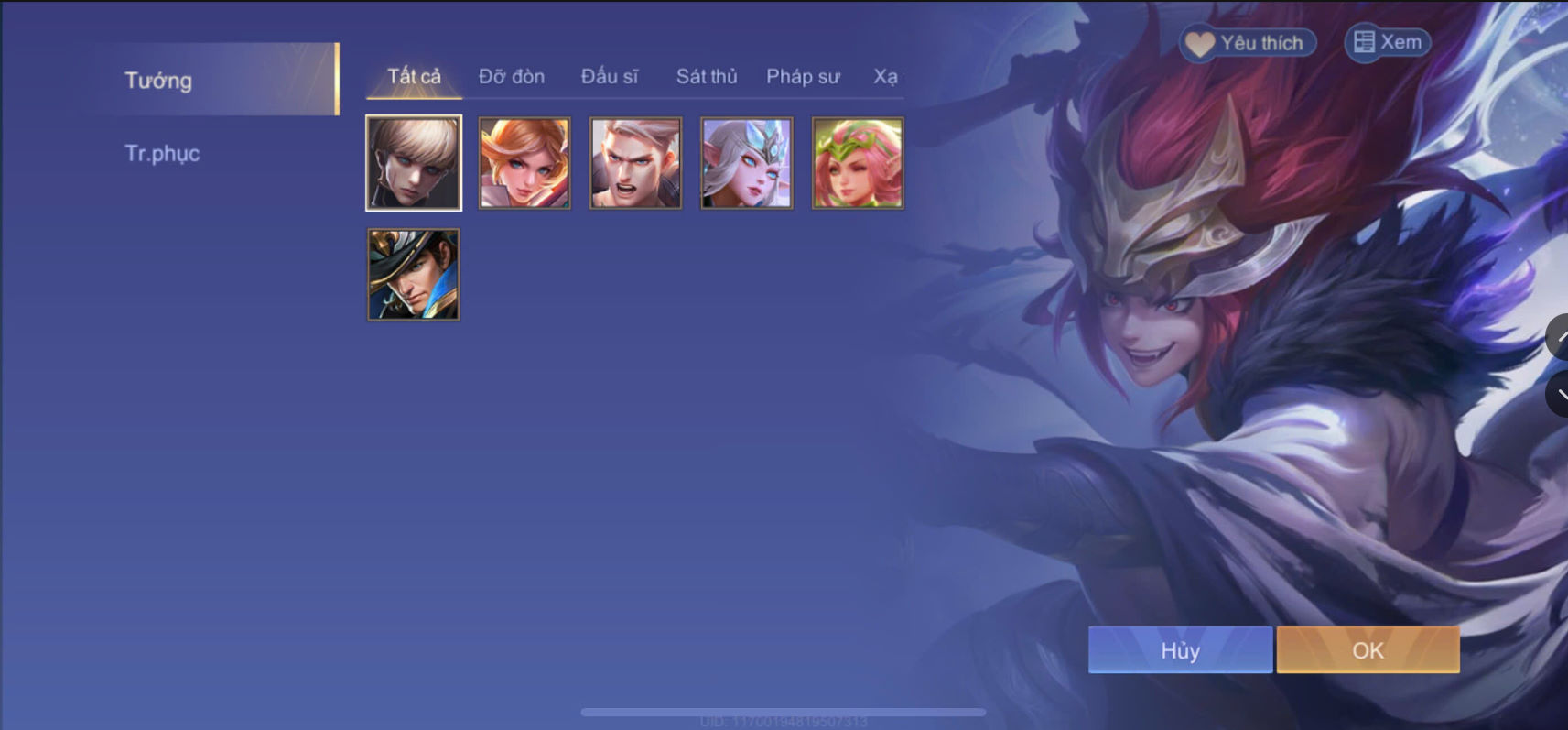Open the Tất cả filter tab
This screenshot has width=1568, height=730.
pyautogui.click(x=413, y=77)
